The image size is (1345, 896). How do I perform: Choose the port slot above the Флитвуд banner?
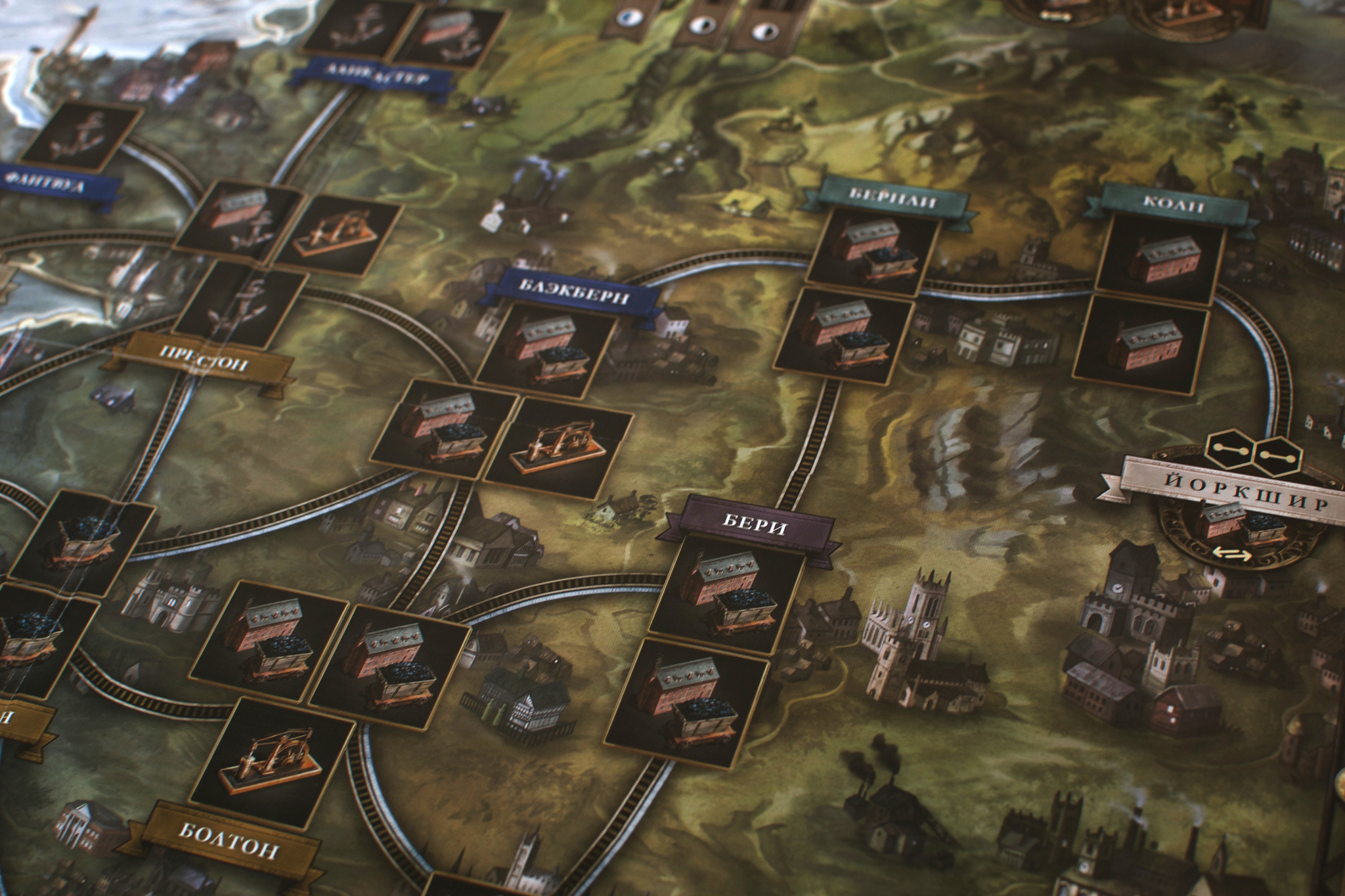(x=81, y=141)
